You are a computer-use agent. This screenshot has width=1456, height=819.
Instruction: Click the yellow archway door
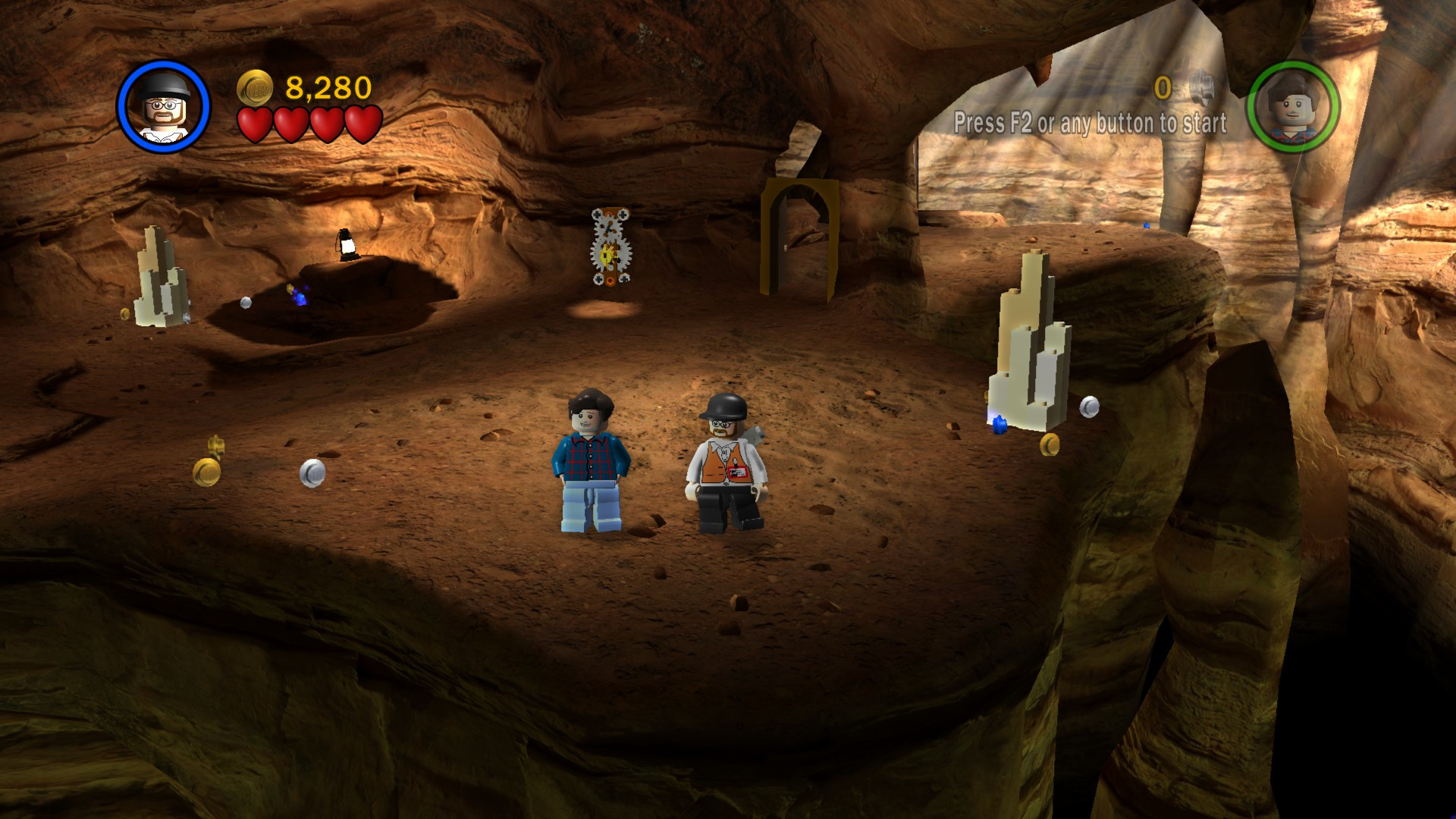click(800, 235)
